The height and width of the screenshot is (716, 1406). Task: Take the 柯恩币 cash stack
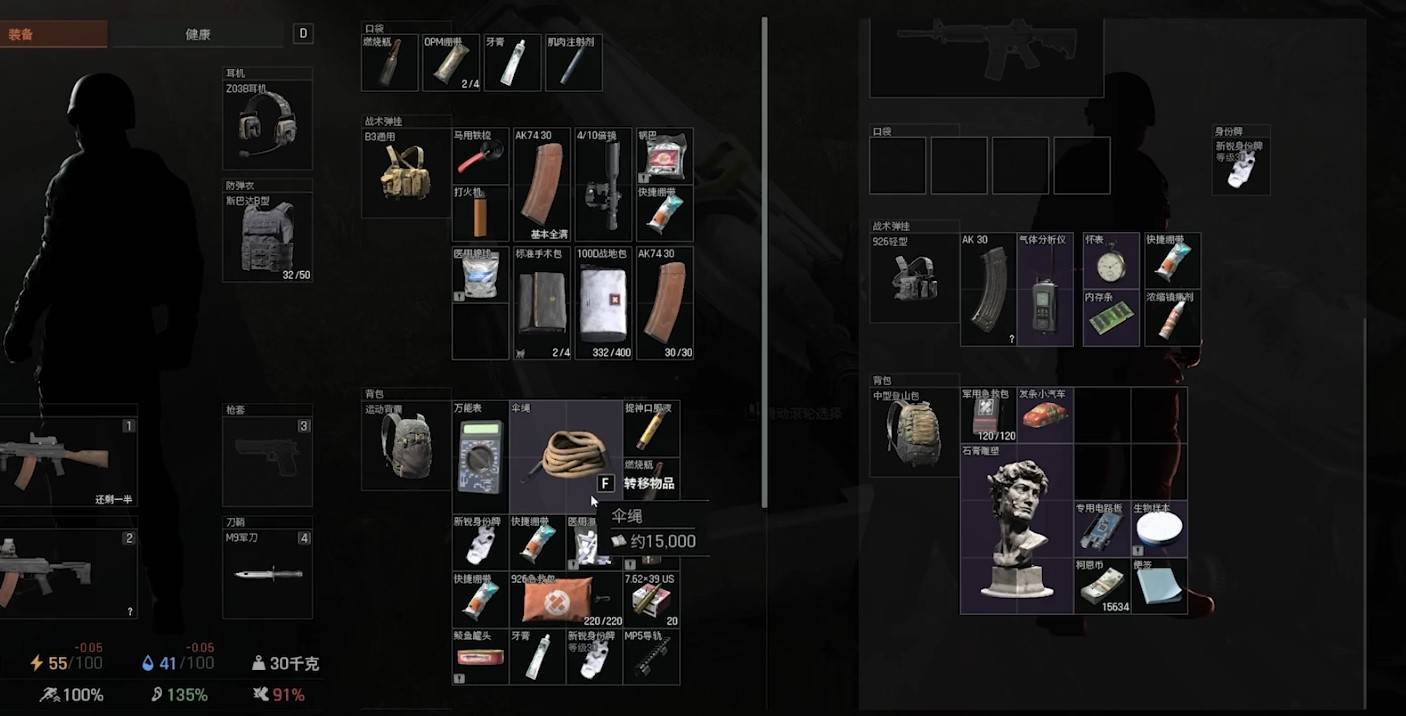pos(1102,587)
